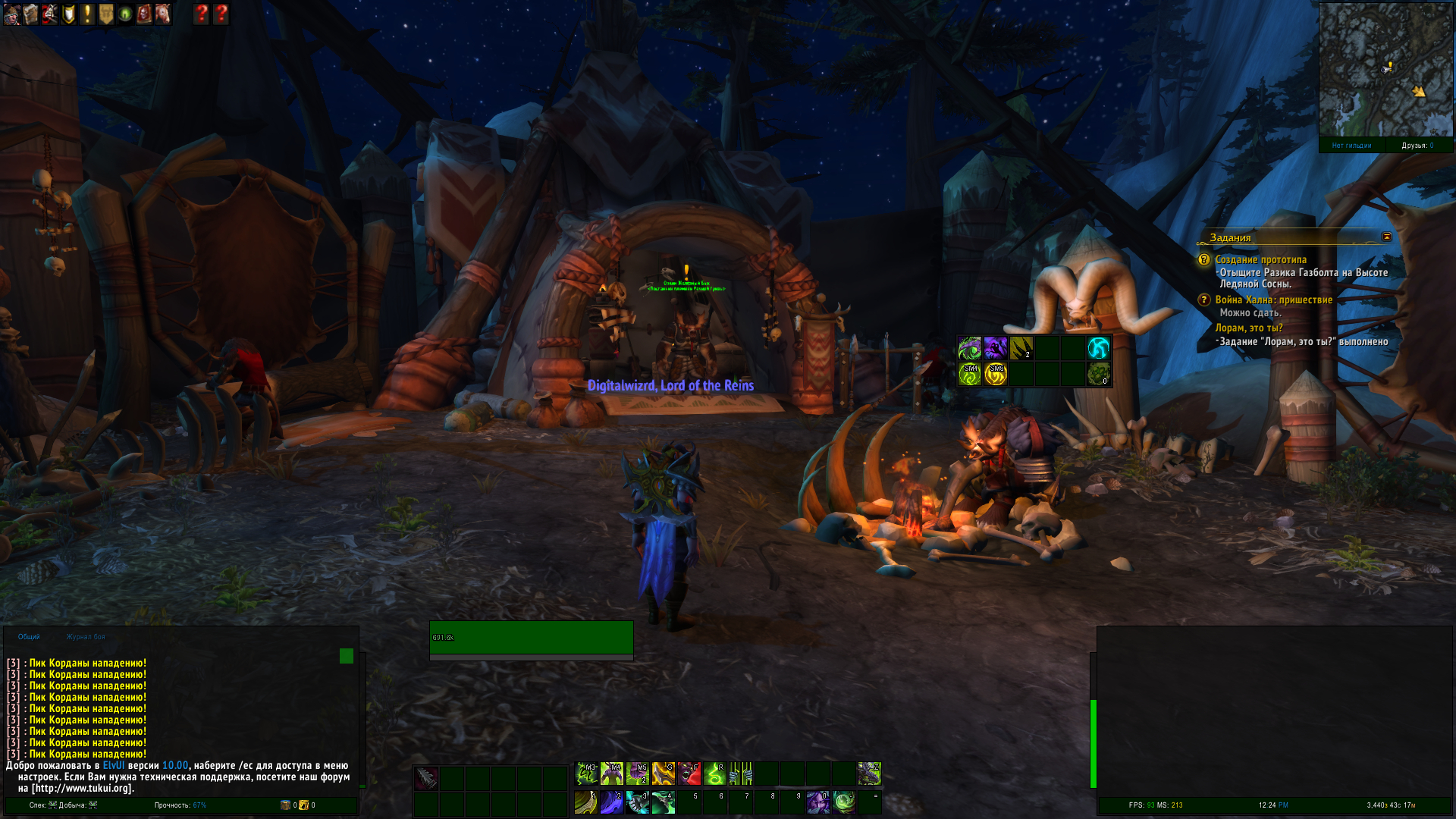Click the serrated blade icon in left bar
Image resolution: width=1456 pixels, height=819 pixels.
pos(426,778)
